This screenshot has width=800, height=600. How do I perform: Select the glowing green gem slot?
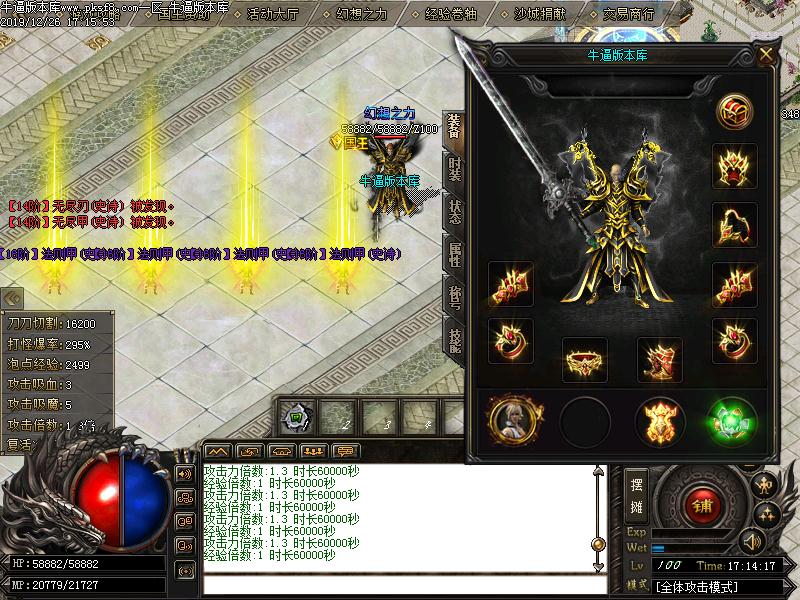(733, 420)
